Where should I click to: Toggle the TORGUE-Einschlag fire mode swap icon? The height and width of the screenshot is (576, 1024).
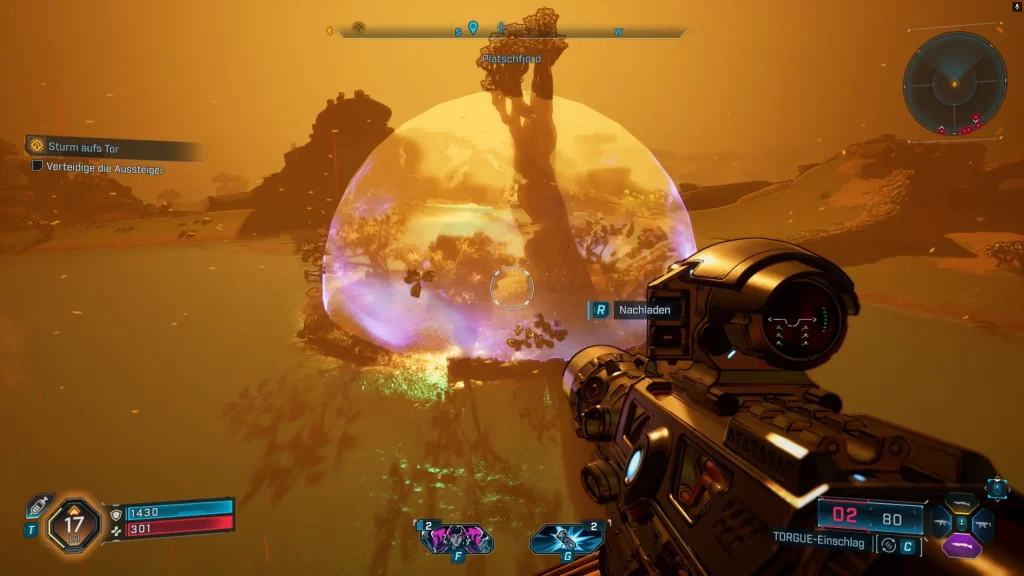click(886, 545)
